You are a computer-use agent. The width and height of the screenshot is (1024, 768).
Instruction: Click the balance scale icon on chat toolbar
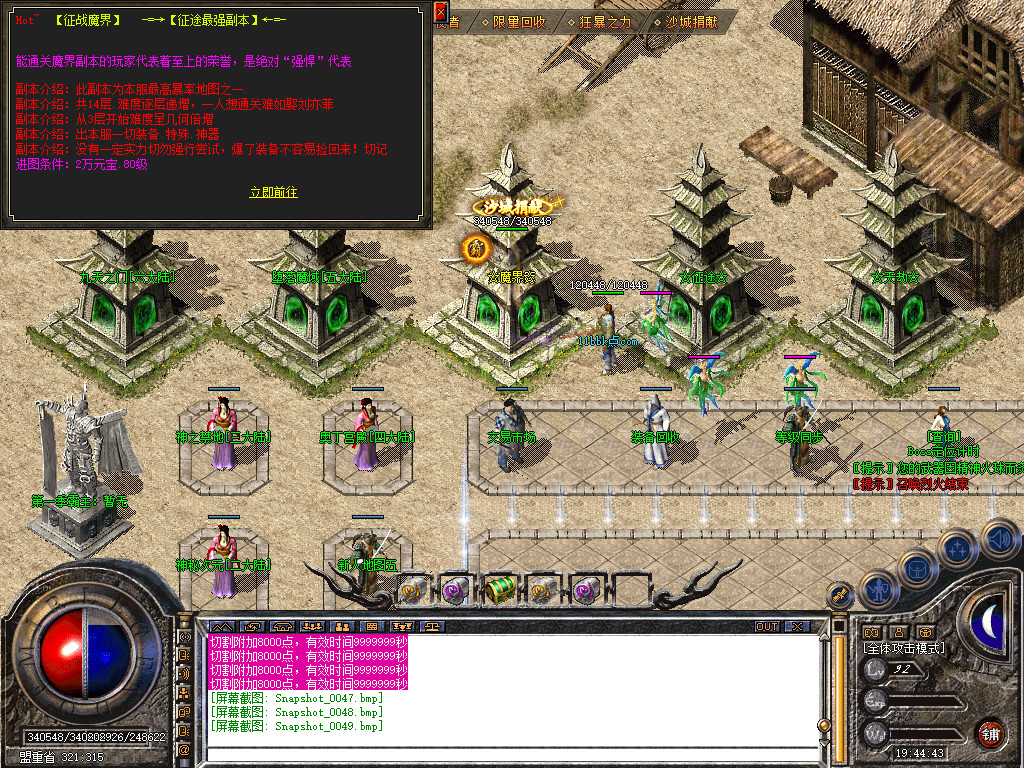tap(433, 626)
